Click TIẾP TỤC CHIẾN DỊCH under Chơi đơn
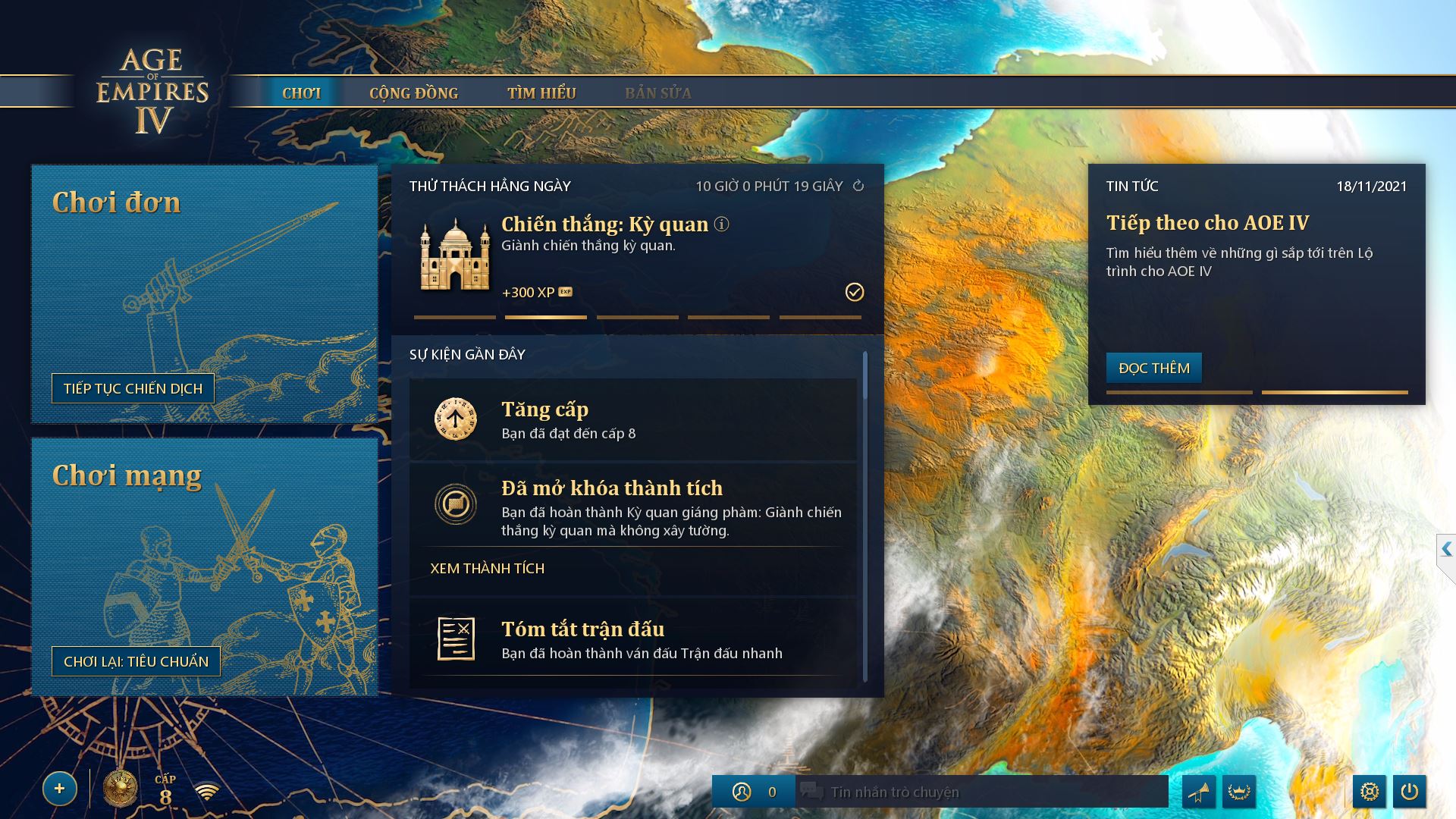1456x819 pixels. [132, 388]
